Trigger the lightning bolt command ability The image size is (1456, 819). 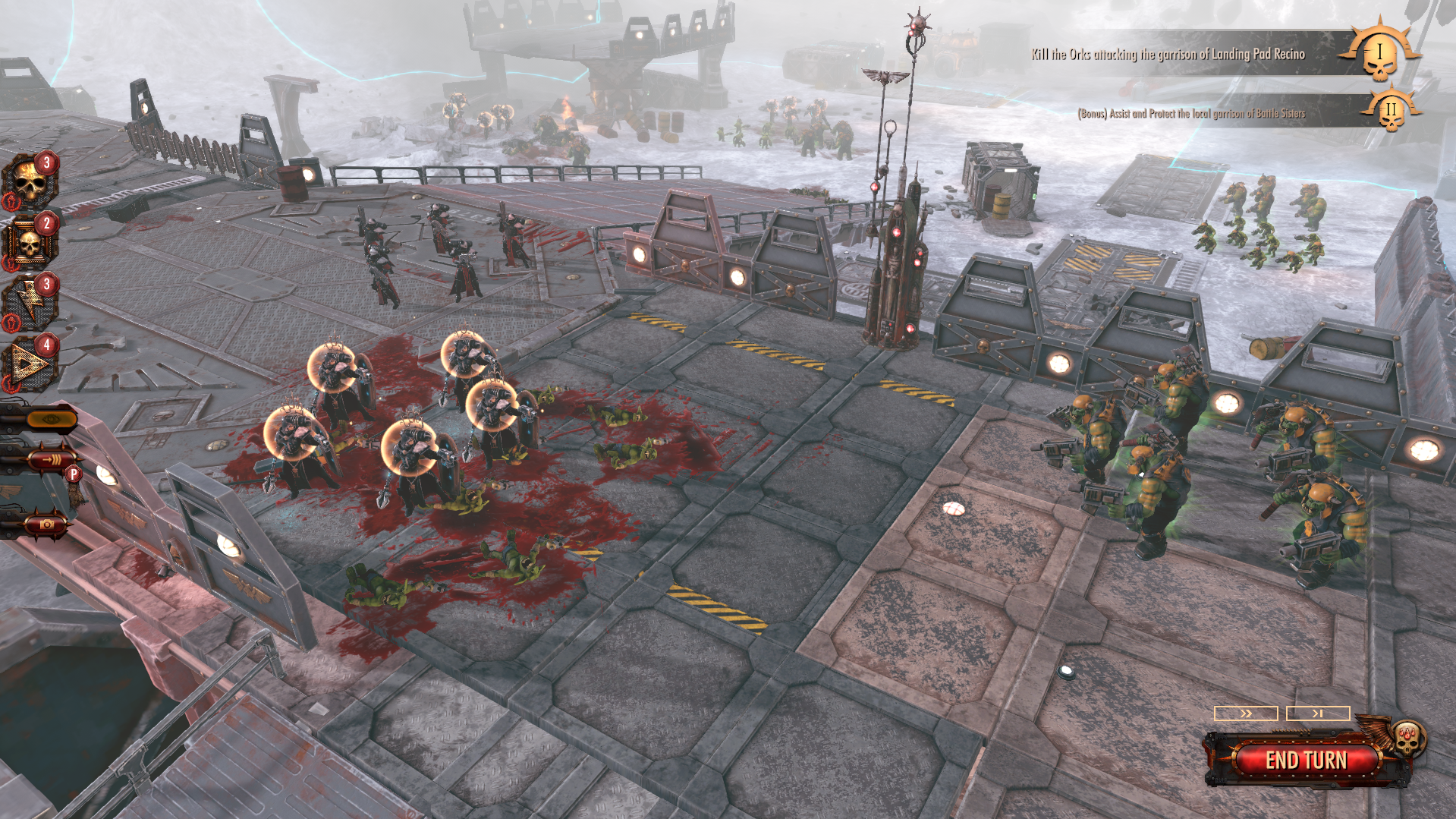click(x=30, y=299)
